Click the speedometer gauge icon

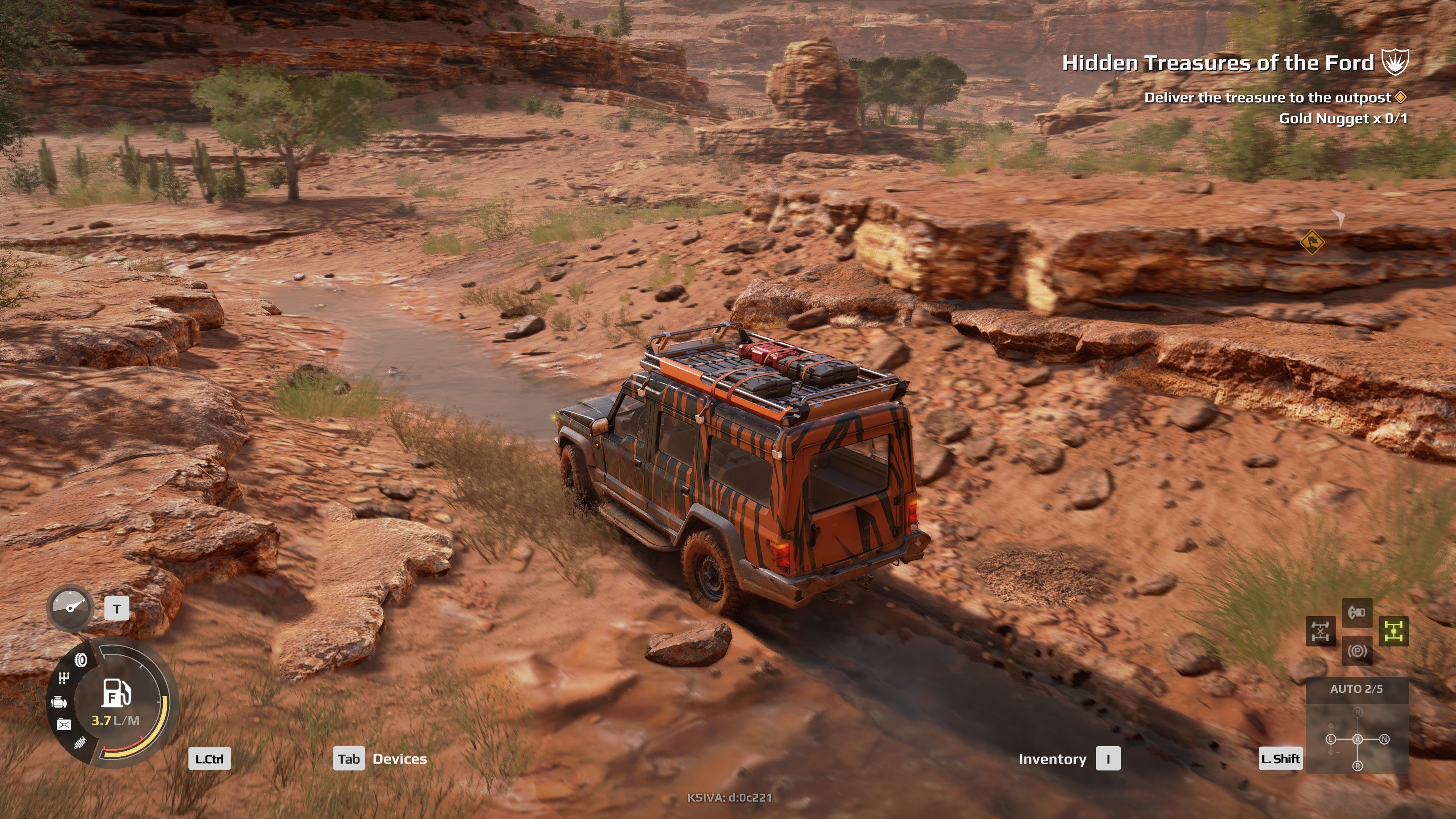point(71,607)
